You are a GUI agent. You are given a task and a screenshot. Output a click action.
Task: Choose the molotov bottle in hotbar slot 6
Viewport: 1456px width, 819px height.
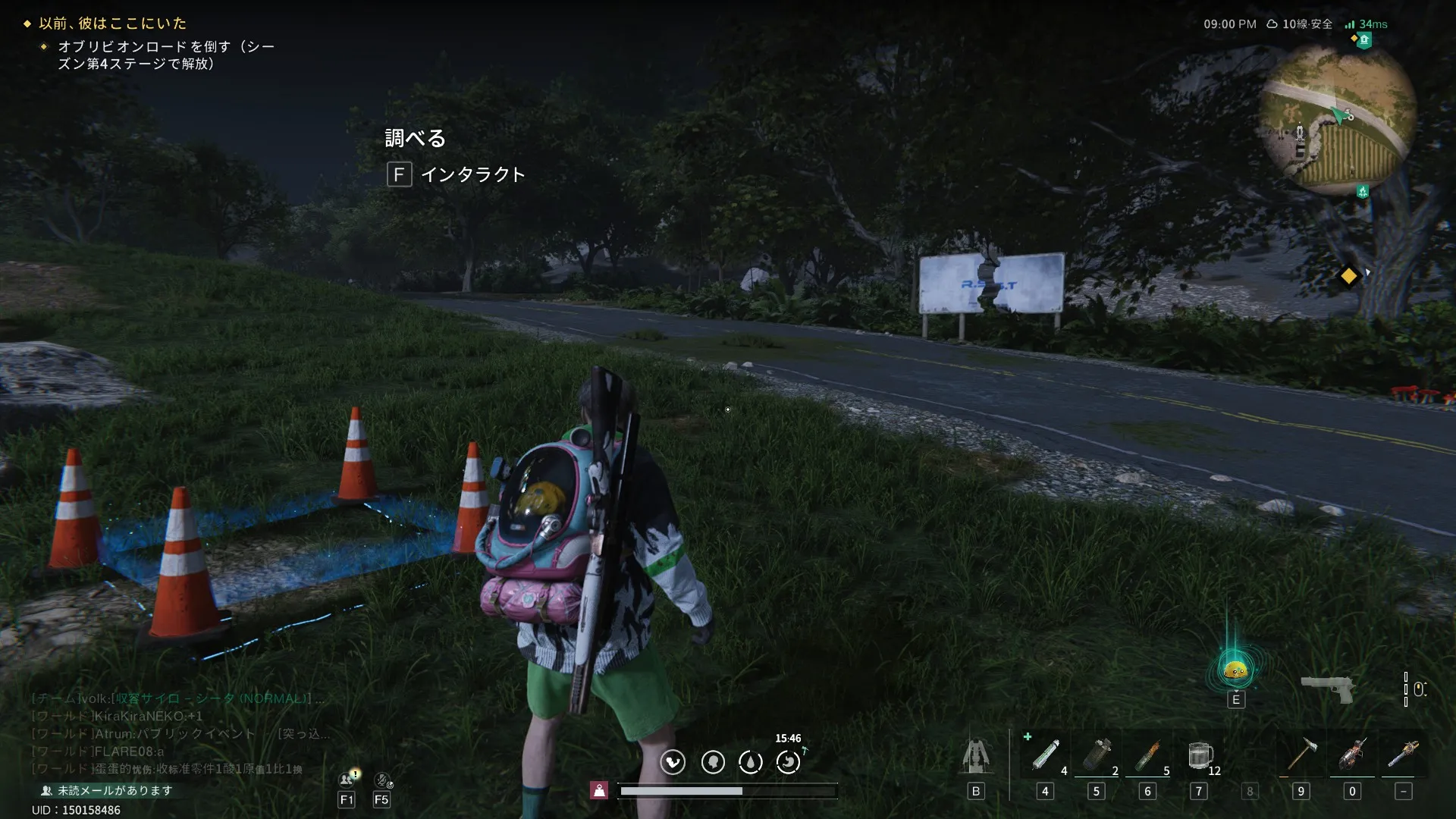pyautogui.click(x=1147, y=755)
